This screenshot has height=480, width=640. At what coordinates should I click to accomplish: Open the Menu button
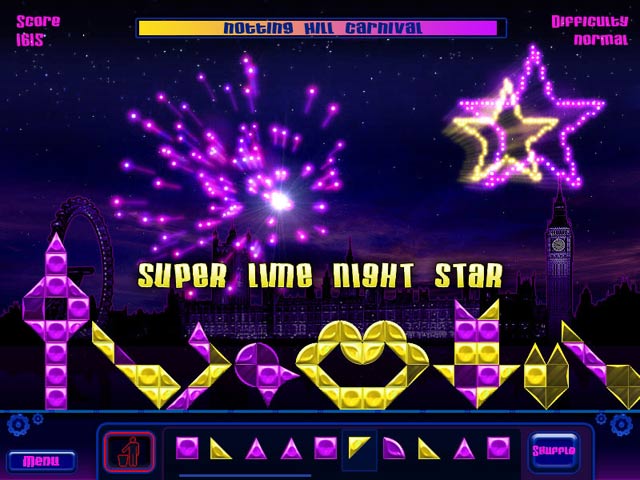click(41, 461)
